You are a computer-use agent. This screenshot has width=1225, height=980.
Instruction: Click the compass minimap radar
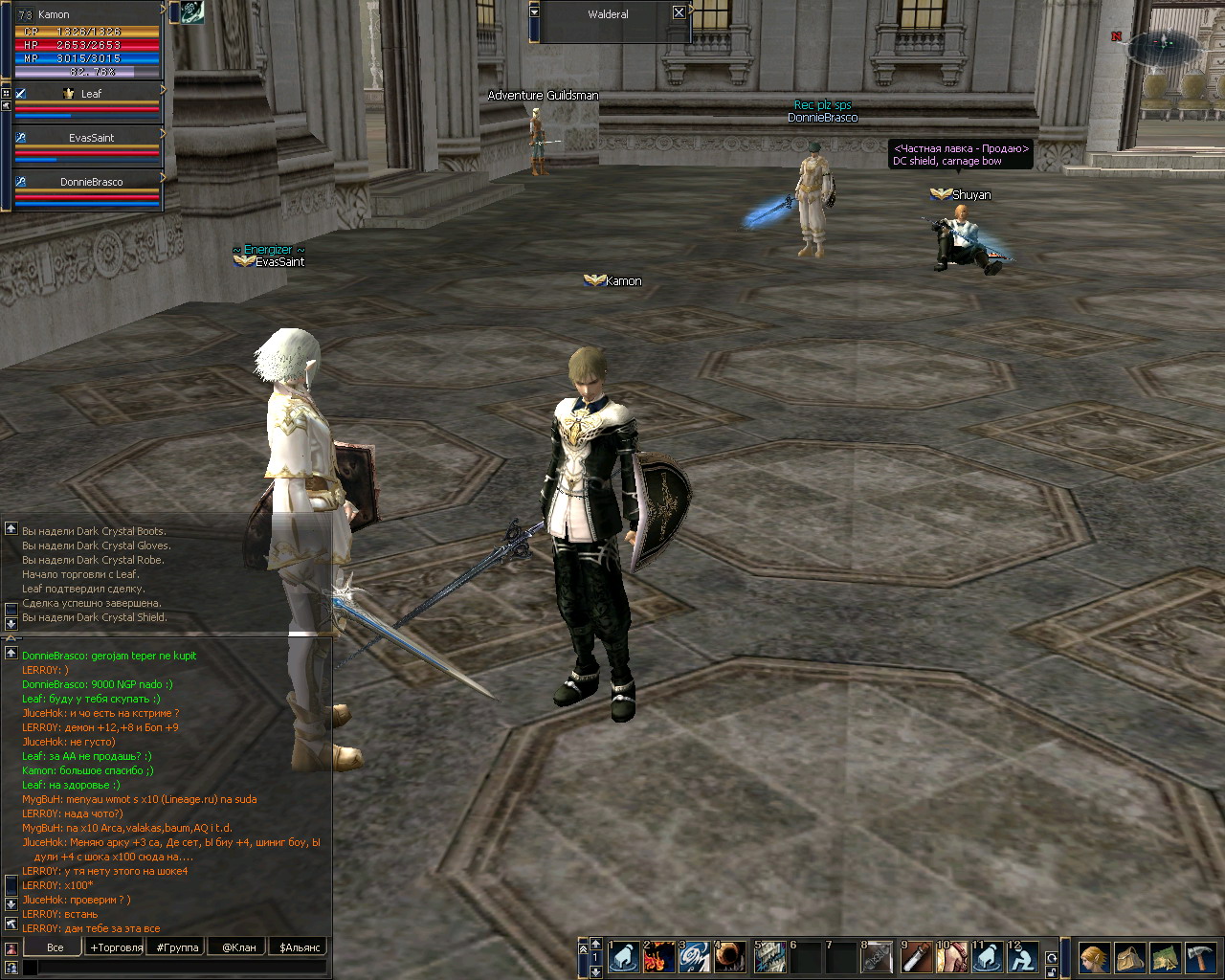1164,43
